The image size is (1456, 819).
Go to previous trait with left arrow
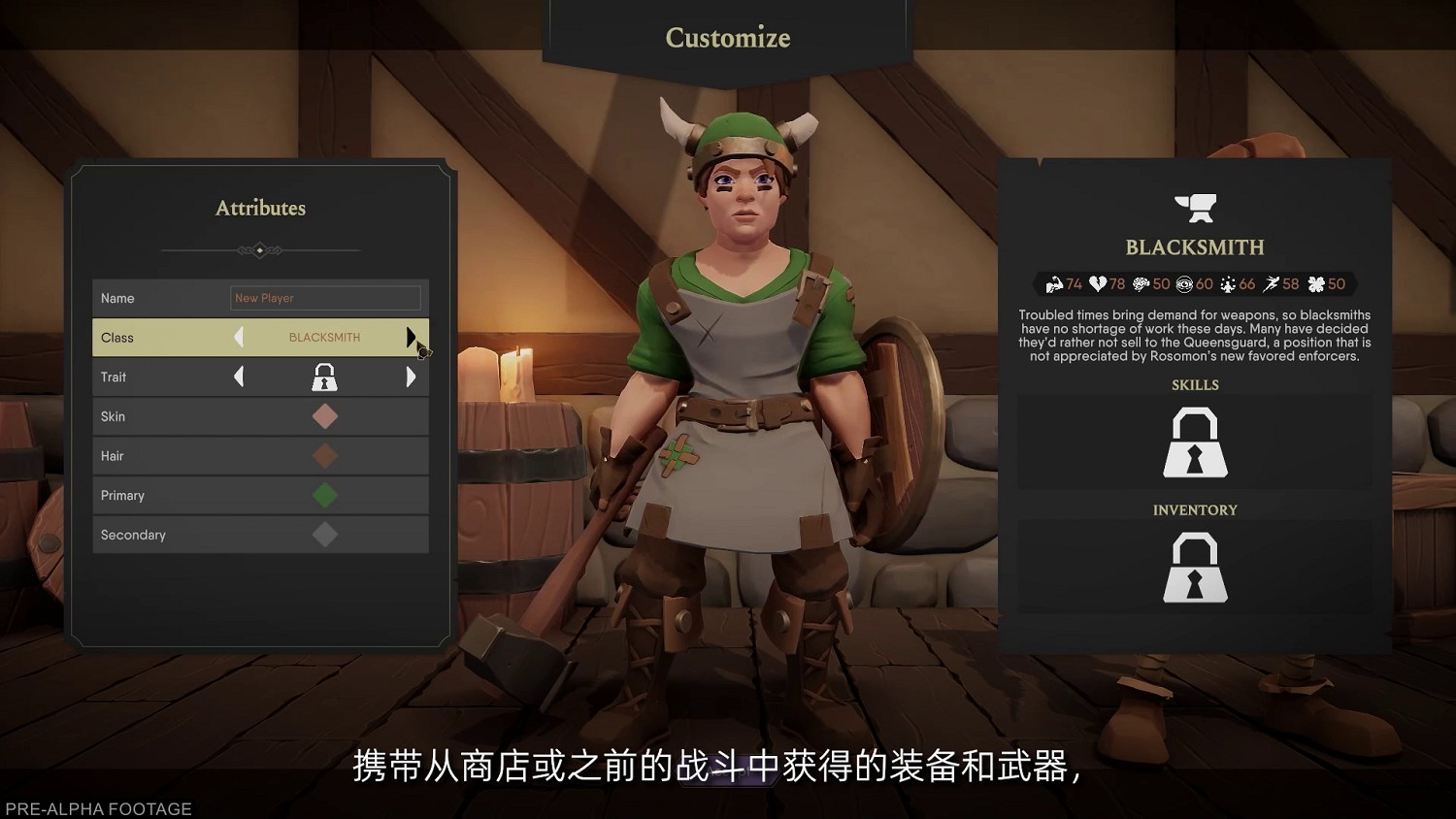pyautogui.click(x=239, y=377)
